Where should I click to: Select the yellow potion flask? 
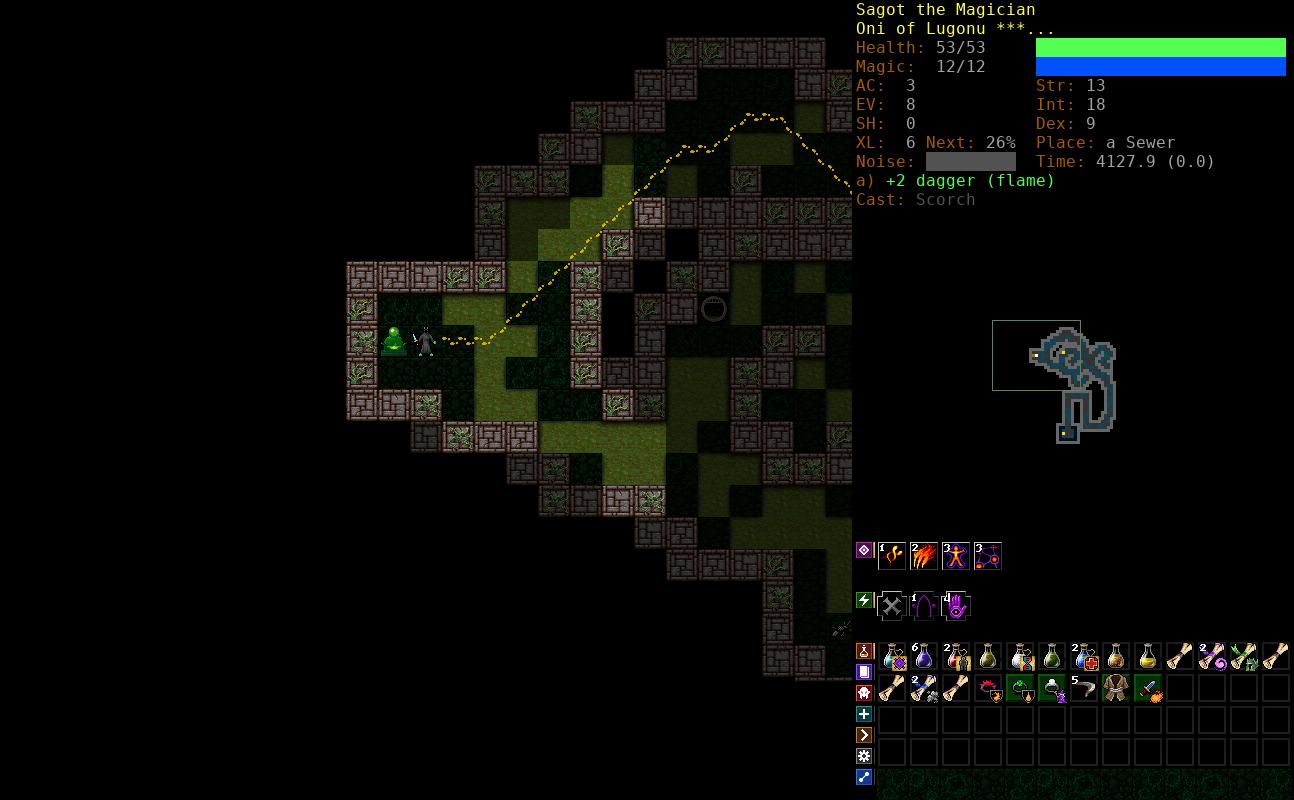pyautogui.click(x=1148, y=657)
